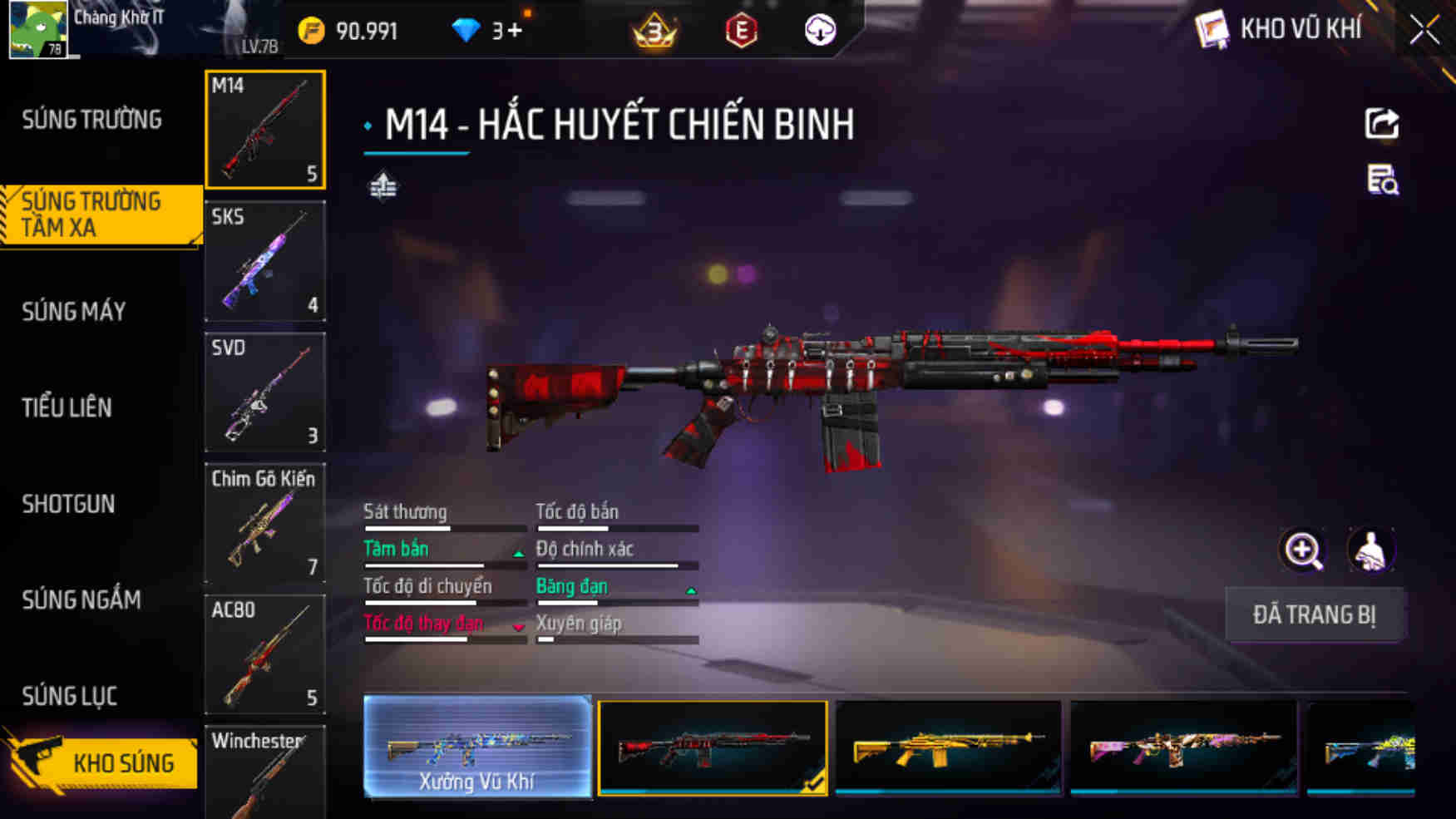The height and width of the screenshot is (819, 1456).
Task: Open the SHOTGUN weapon category
Action: tap(68, 505)
